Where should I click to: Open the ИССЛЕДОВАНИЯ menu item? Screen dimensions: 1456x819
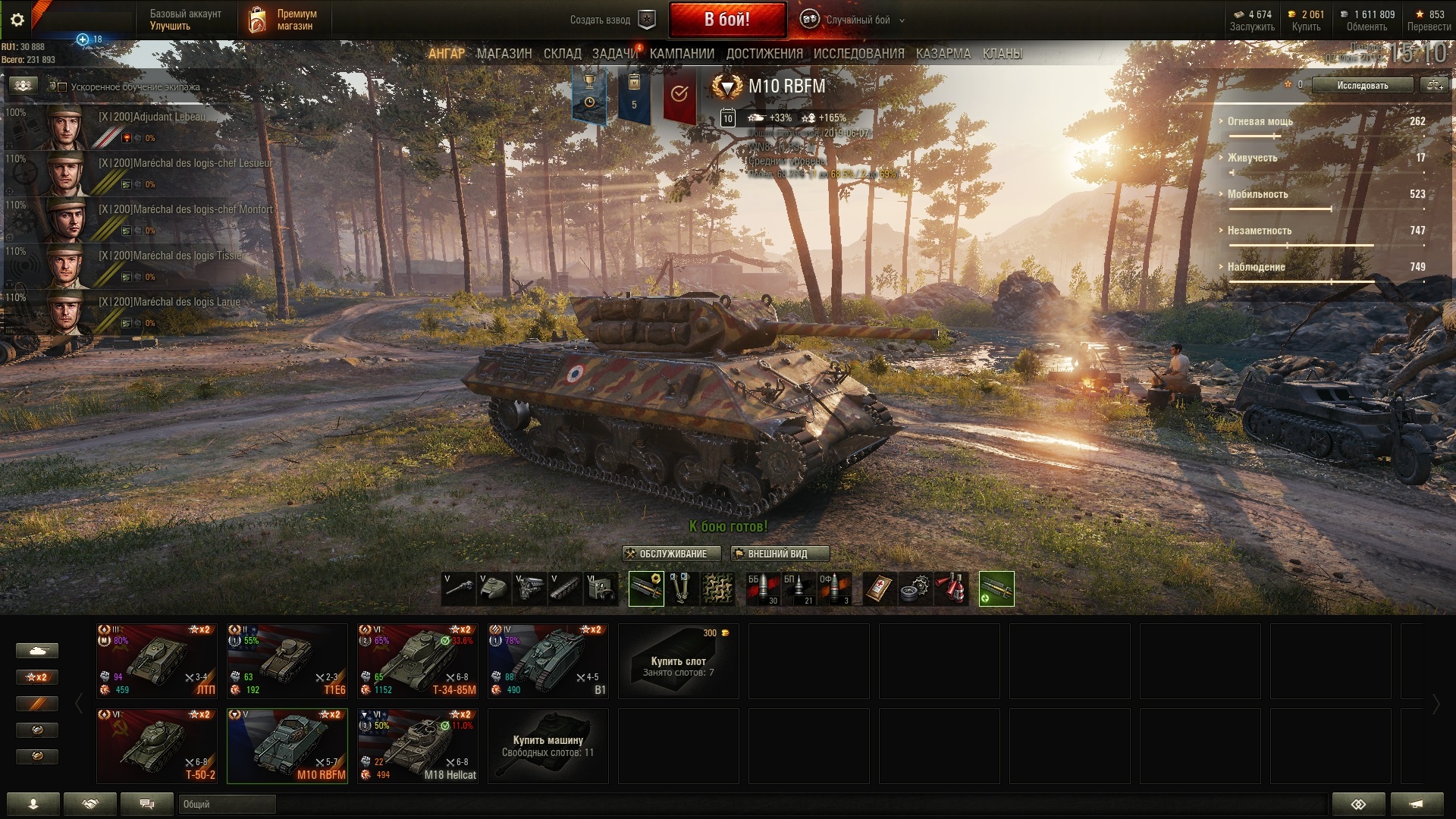pyautogui.click(x=859, y=54)
